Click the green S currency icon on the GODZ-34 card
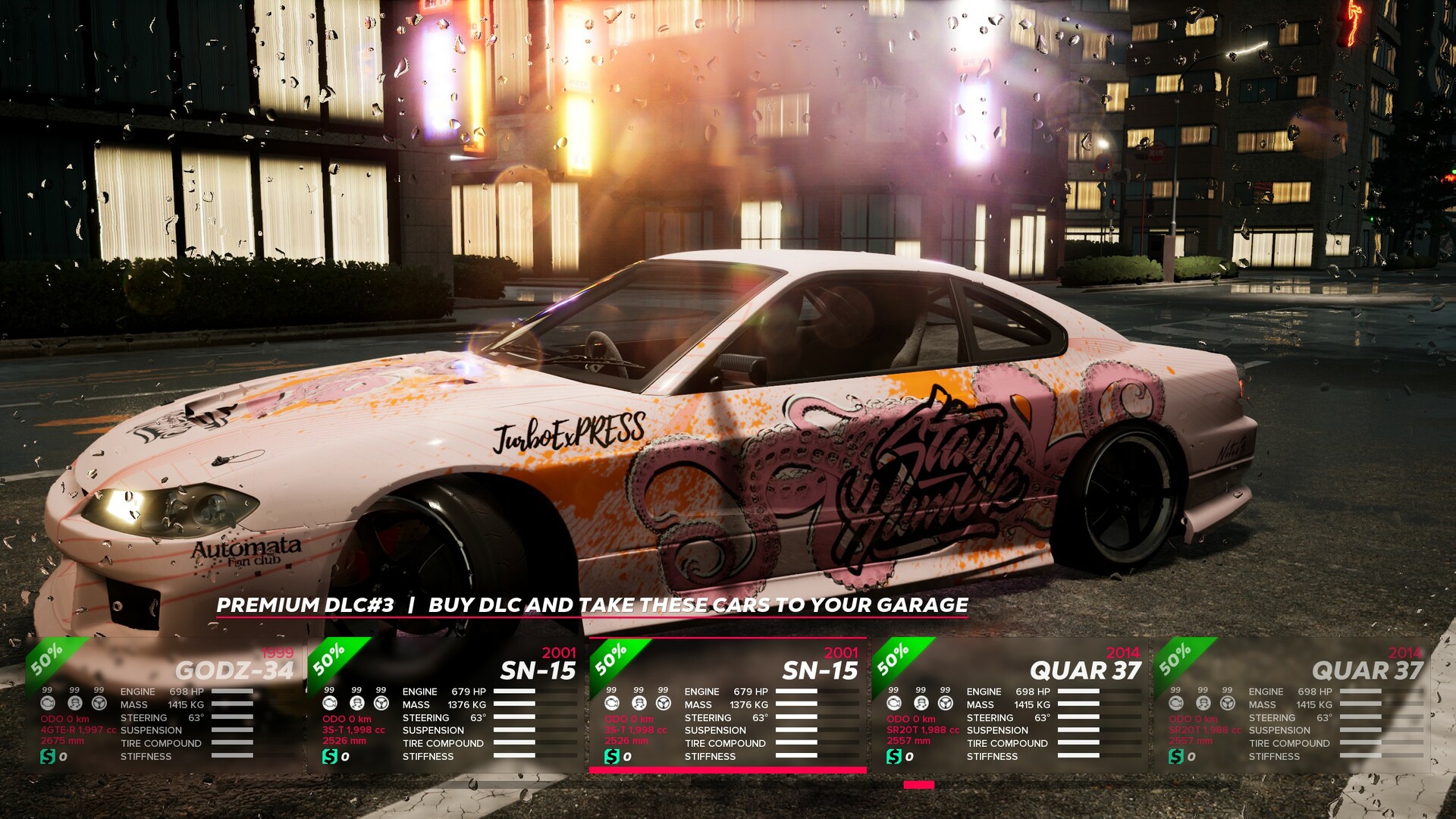 coord(48,757)
